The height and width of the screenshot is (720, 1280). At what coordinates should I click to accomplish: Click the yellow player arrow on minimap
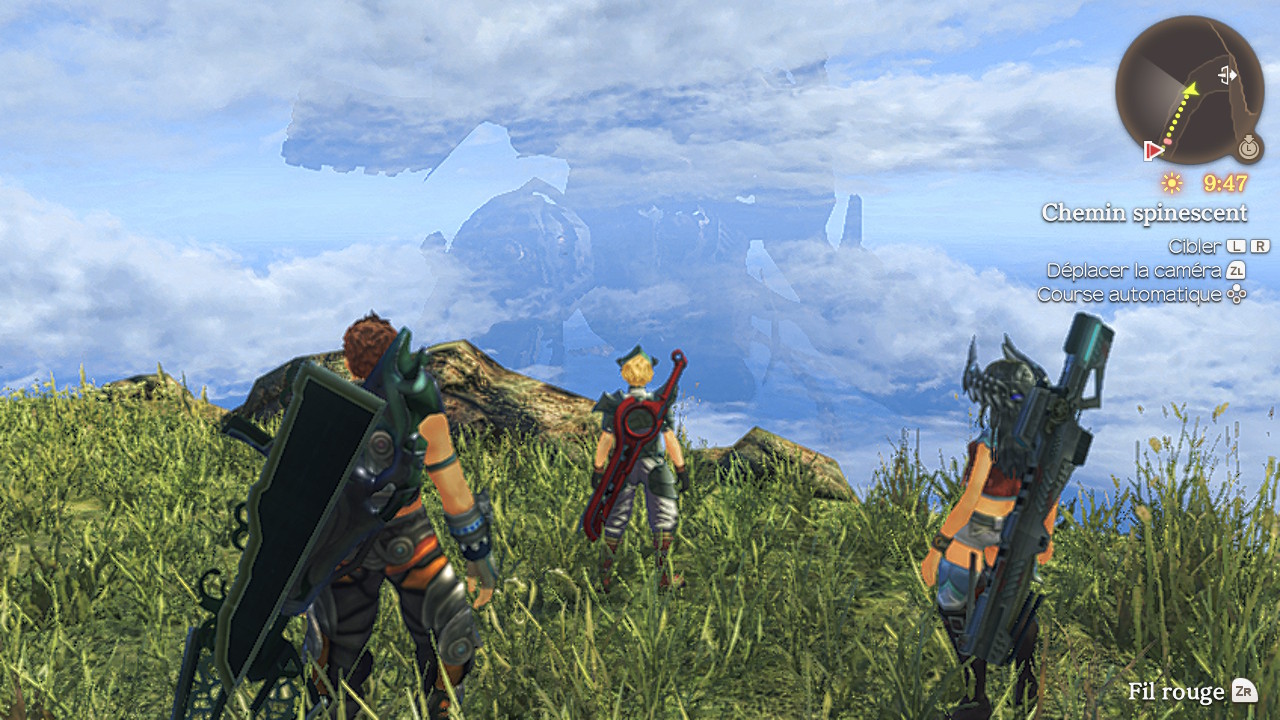1190,90
